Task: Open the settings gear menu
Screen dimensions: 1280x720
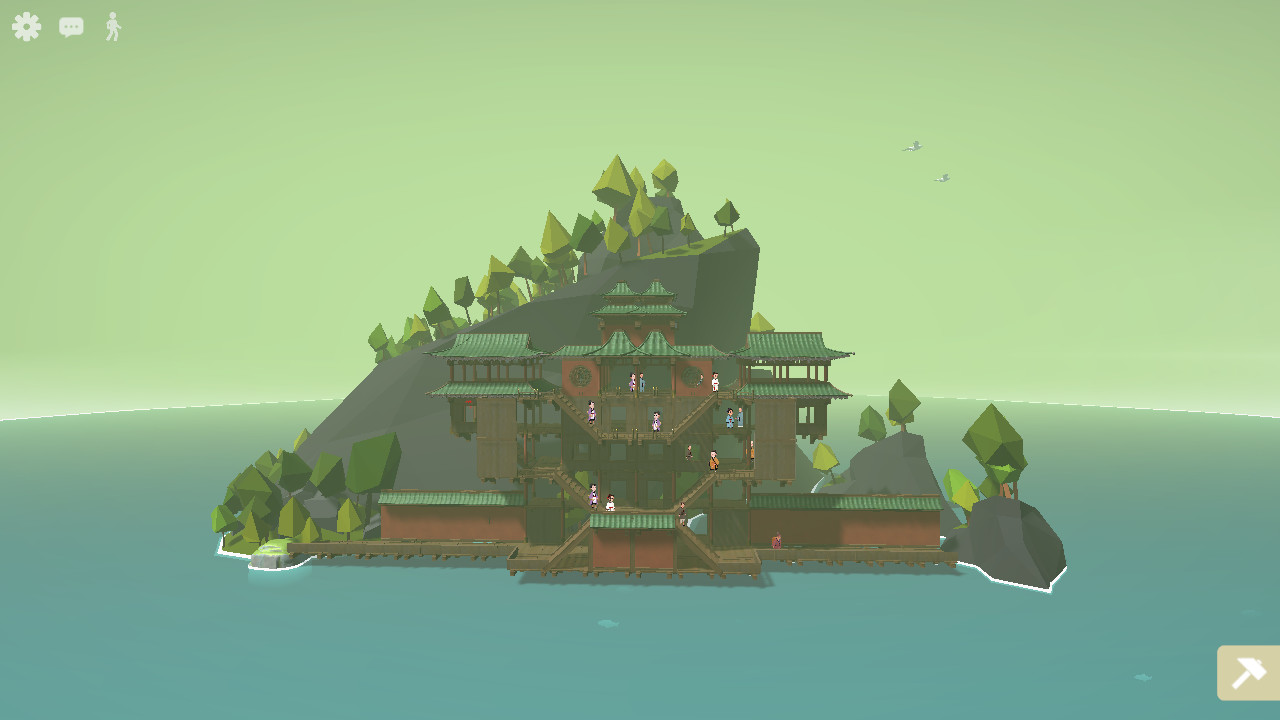Action: click(26, 27)
